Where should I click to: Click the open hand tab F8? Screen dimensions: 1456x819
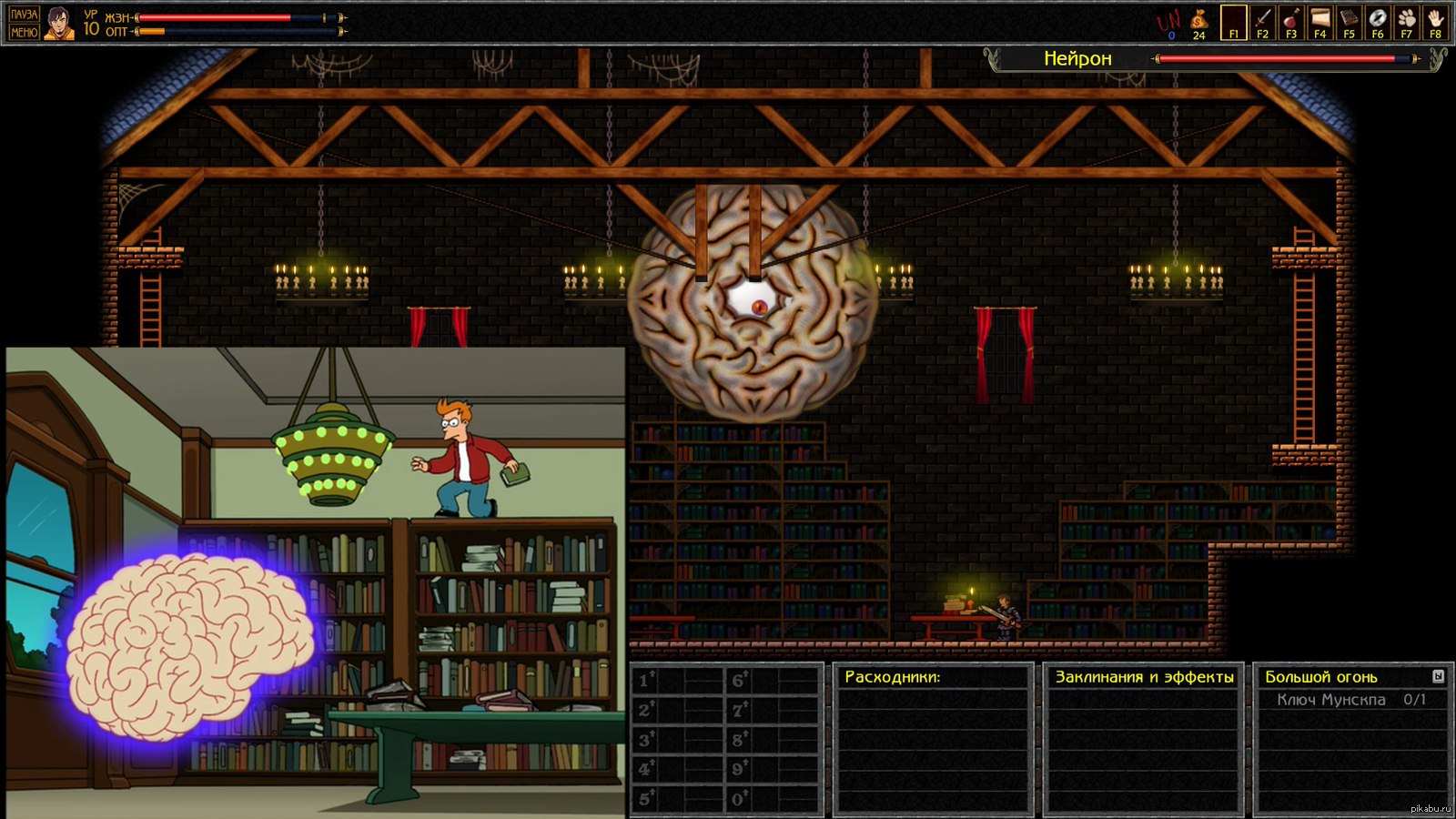(x=1435, y=22)
